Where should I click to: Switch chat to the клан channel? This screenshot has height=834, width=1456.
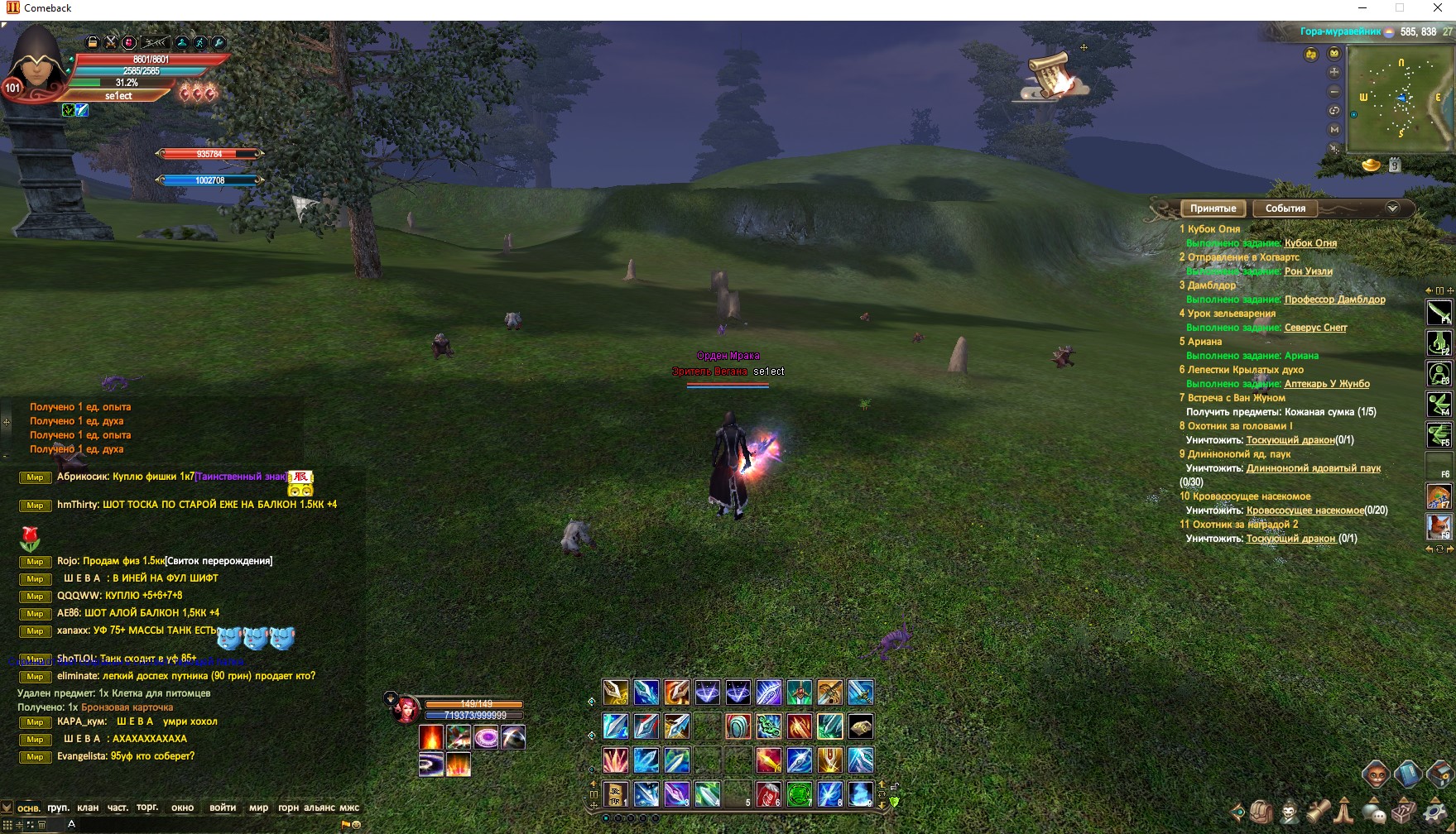click(x=88, y=808)
